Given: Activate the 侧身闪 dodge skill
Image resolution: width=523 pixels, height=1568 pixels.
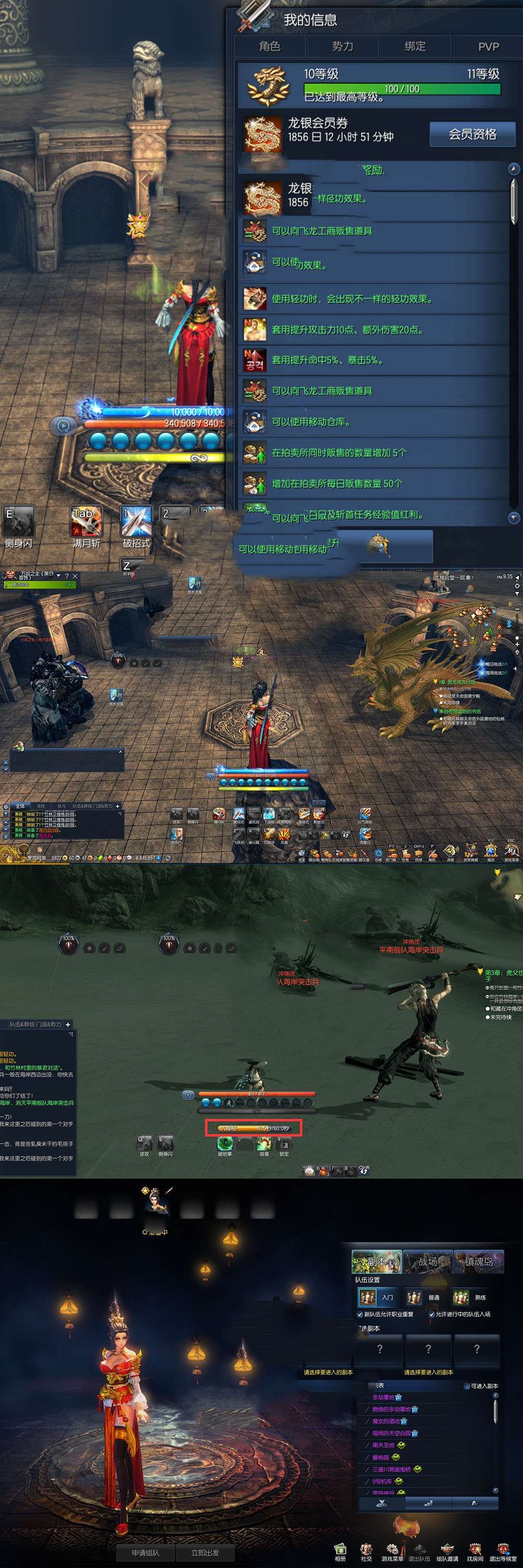Looking at the screenshot, I should [x=18, y=522].
